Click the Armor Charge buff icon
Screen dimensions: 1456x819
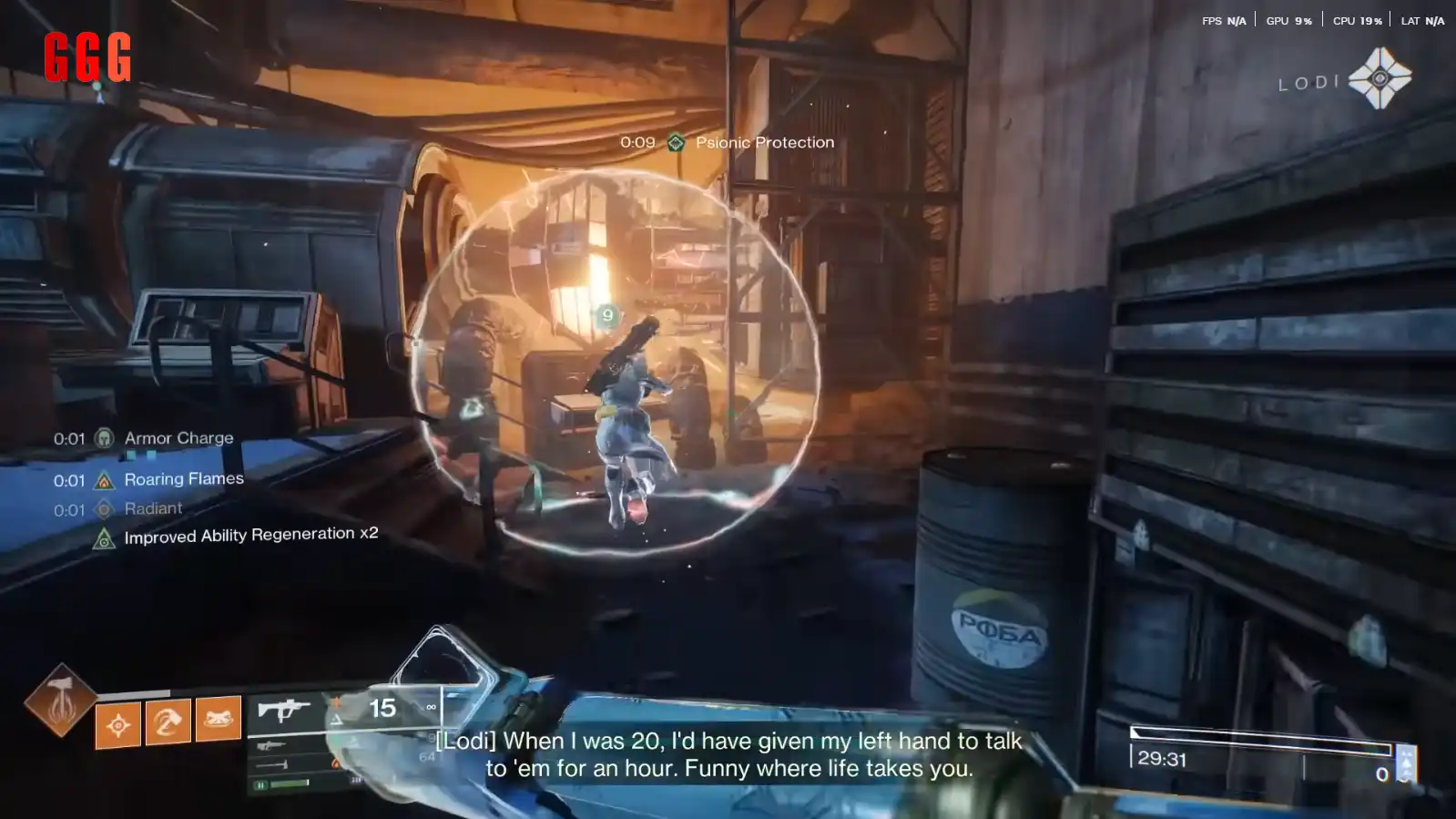pos(105,439)
